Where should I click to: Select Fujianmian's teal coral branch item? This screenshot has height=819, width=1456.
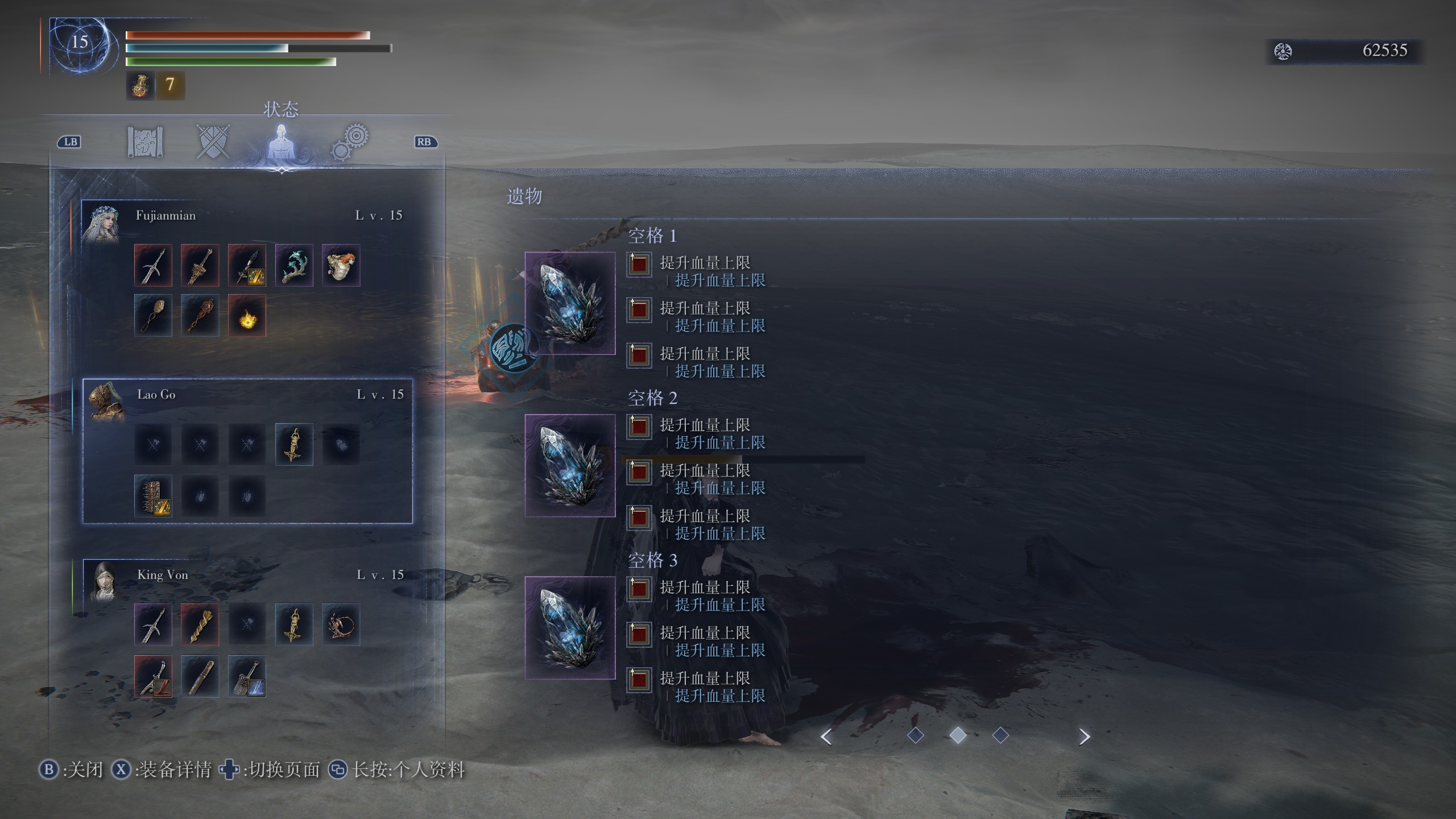pyautogui.click(x=294, y=266)
